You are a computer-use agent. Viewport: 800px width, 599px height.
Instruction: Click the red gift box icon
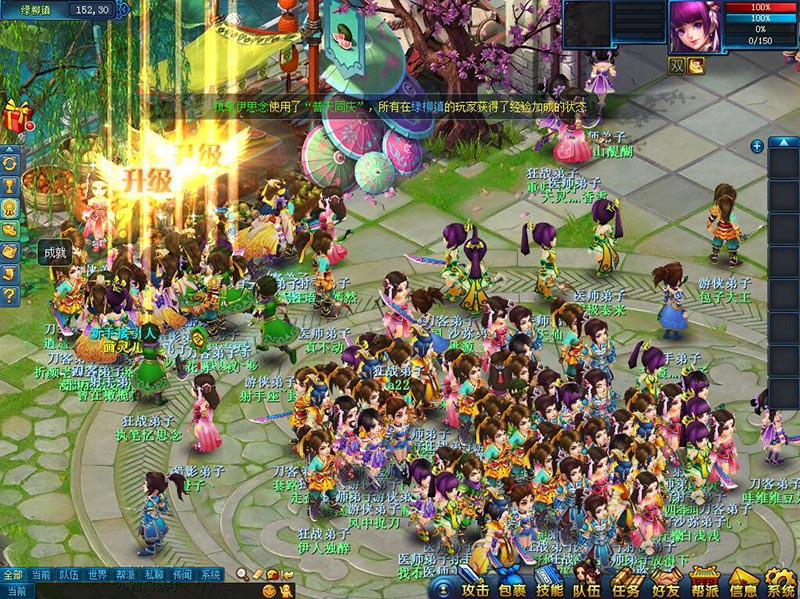click(15, 115)
